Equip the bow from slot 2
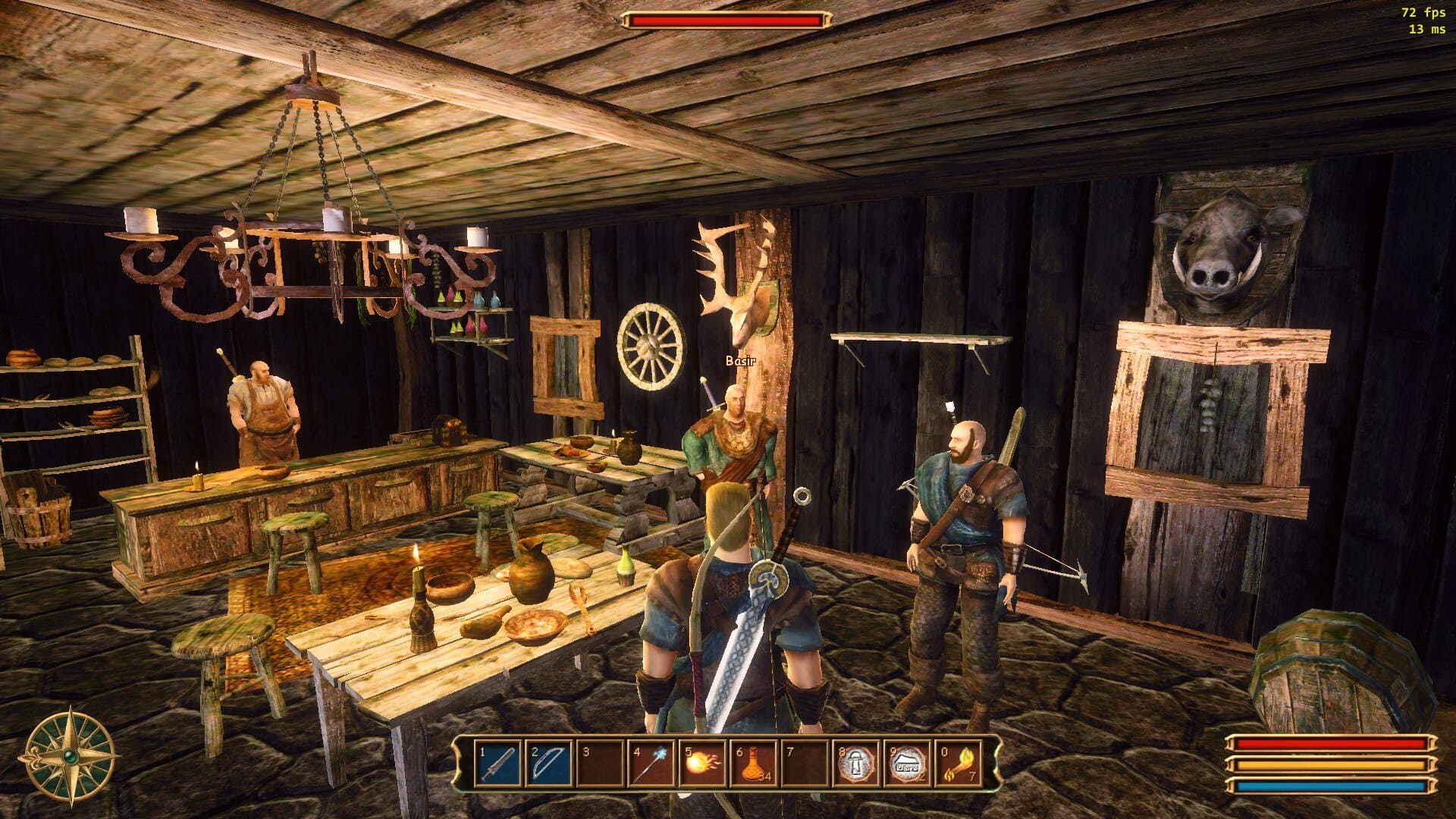1456x819 pixels. click(x=549, y=763)
